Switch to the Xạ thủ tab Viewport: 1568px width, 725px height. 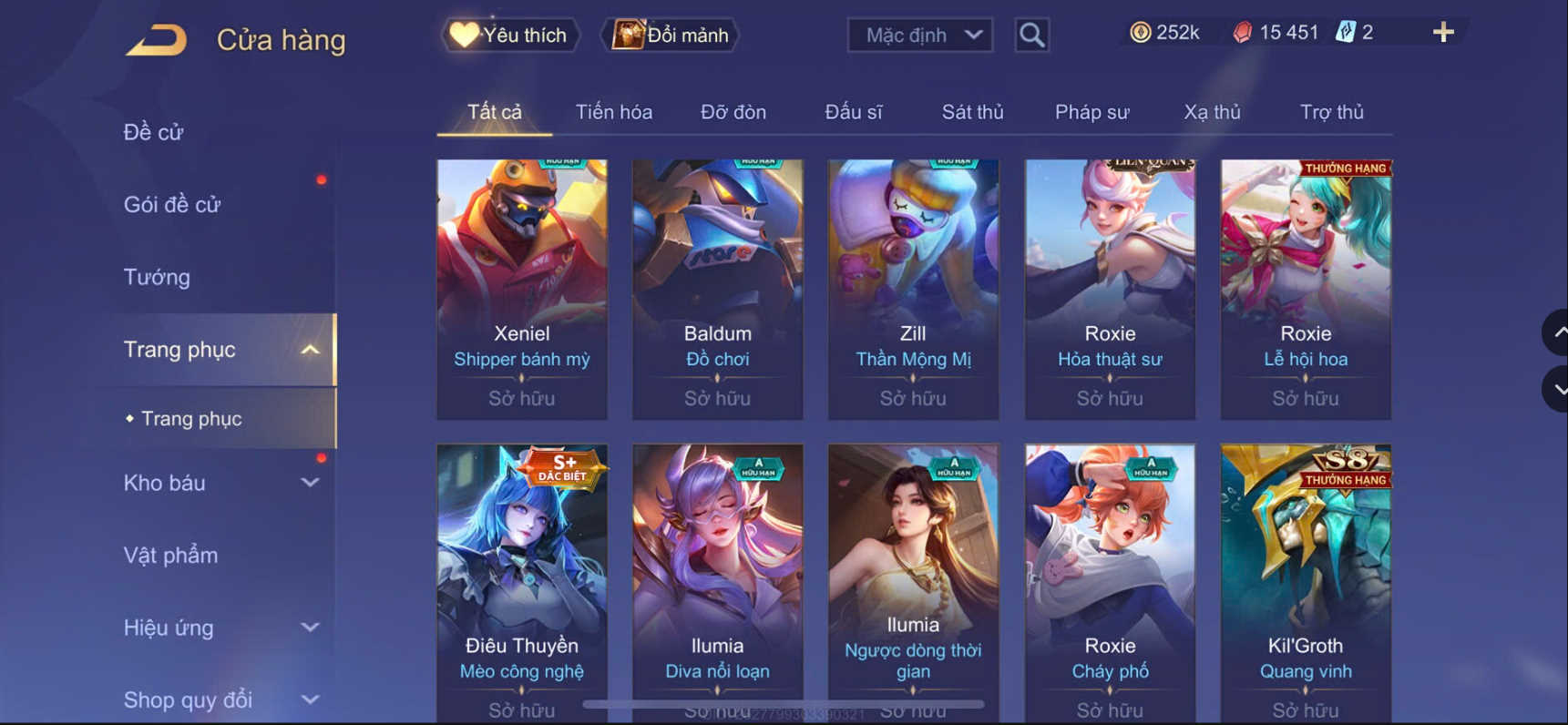coord(1212,111)
